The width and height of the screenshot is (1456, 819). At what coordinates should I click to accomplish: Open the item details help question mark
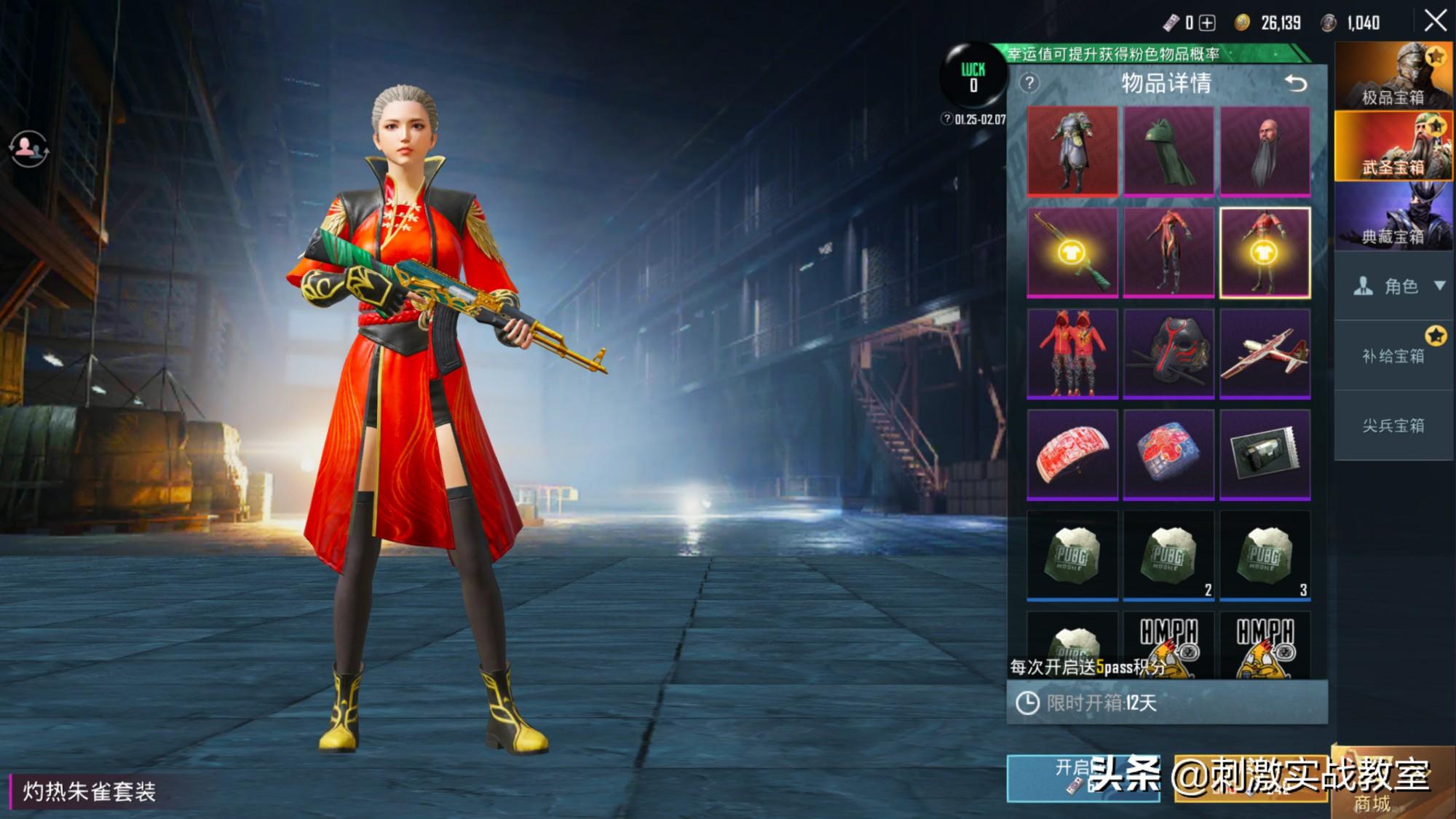click(1029, 83)
